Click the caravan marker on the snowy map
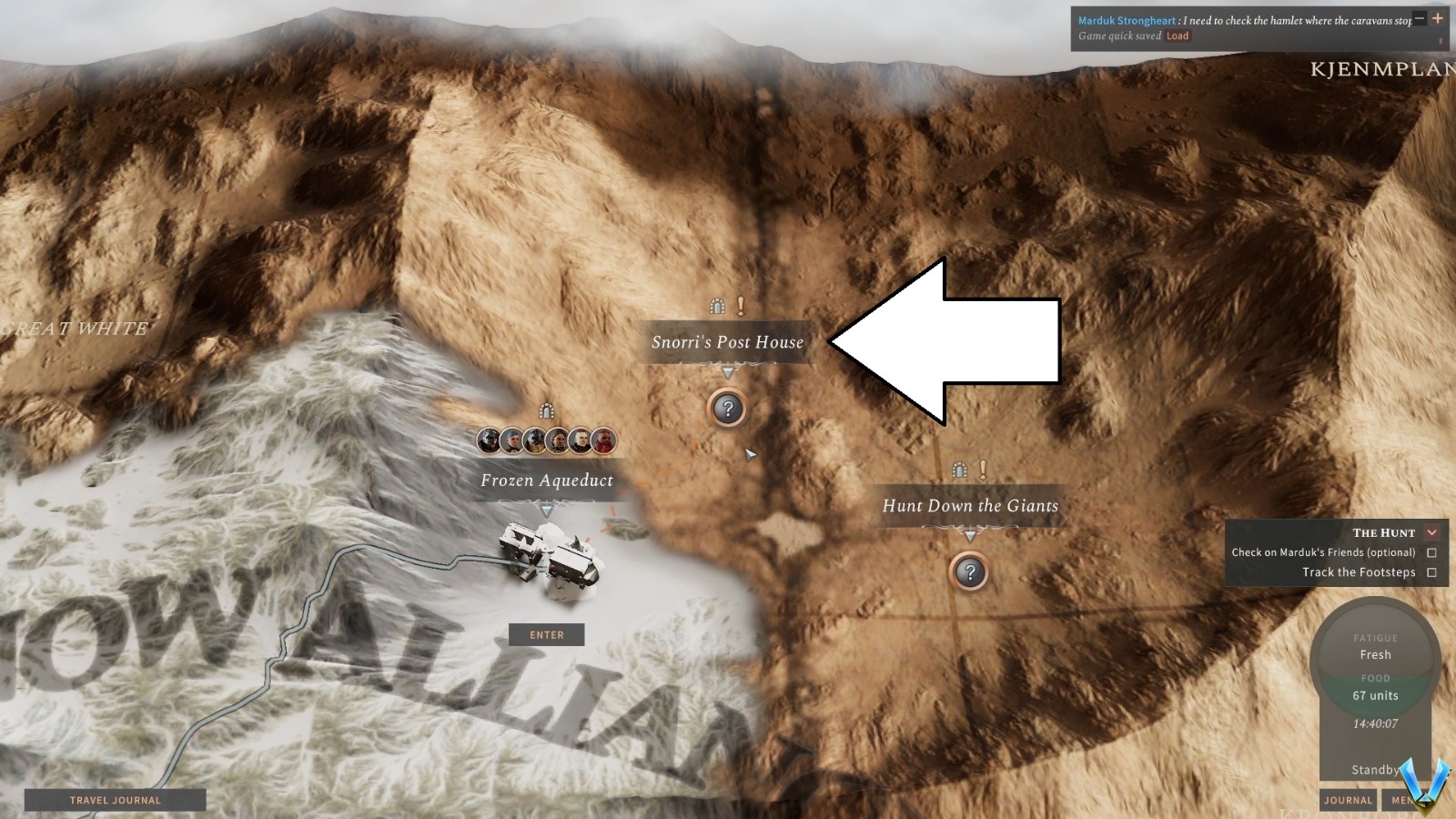Image resolution: width=1456 pixels, height=819 pixels. [546, 560]
